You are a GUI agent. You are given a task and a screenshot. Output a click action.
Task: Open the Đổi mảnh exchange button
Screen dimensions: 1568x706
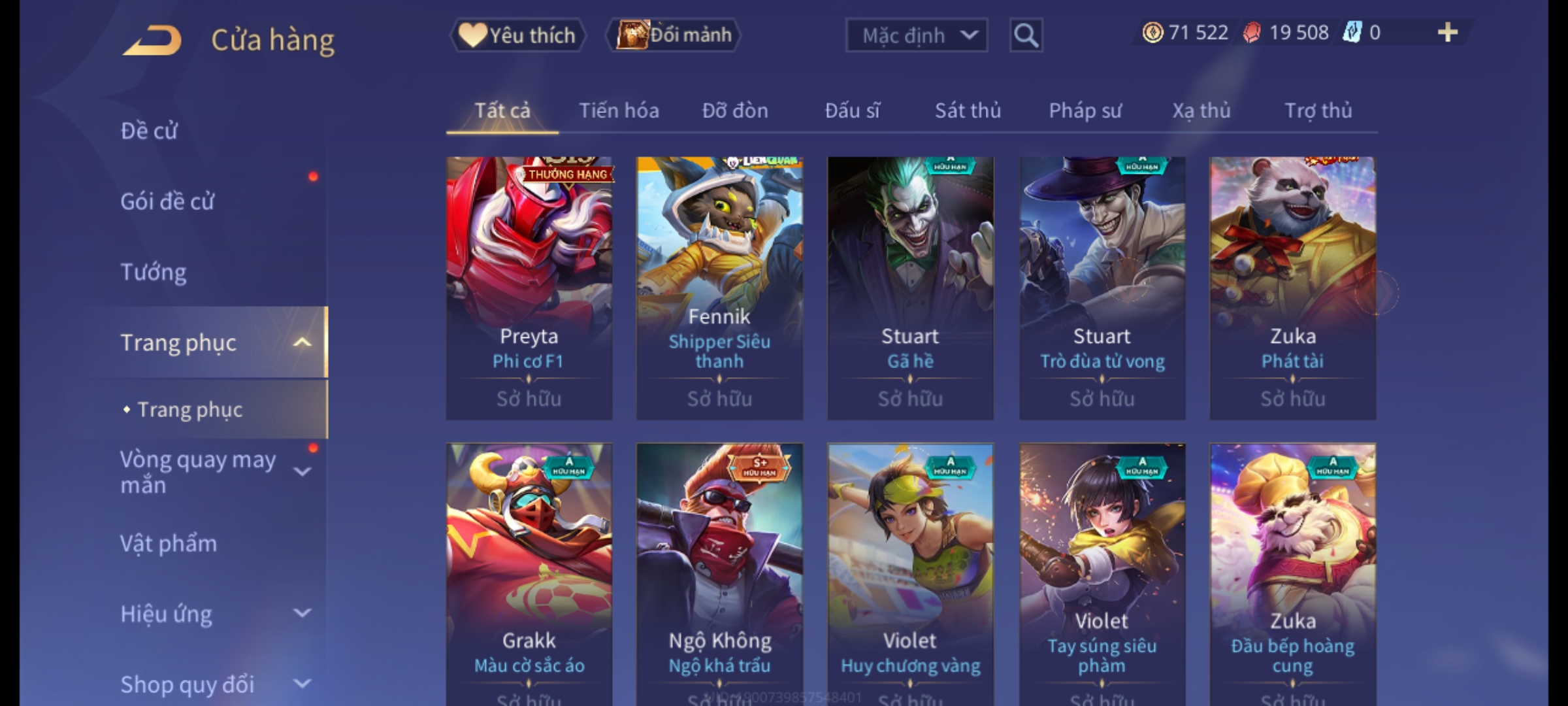point(674,35)
